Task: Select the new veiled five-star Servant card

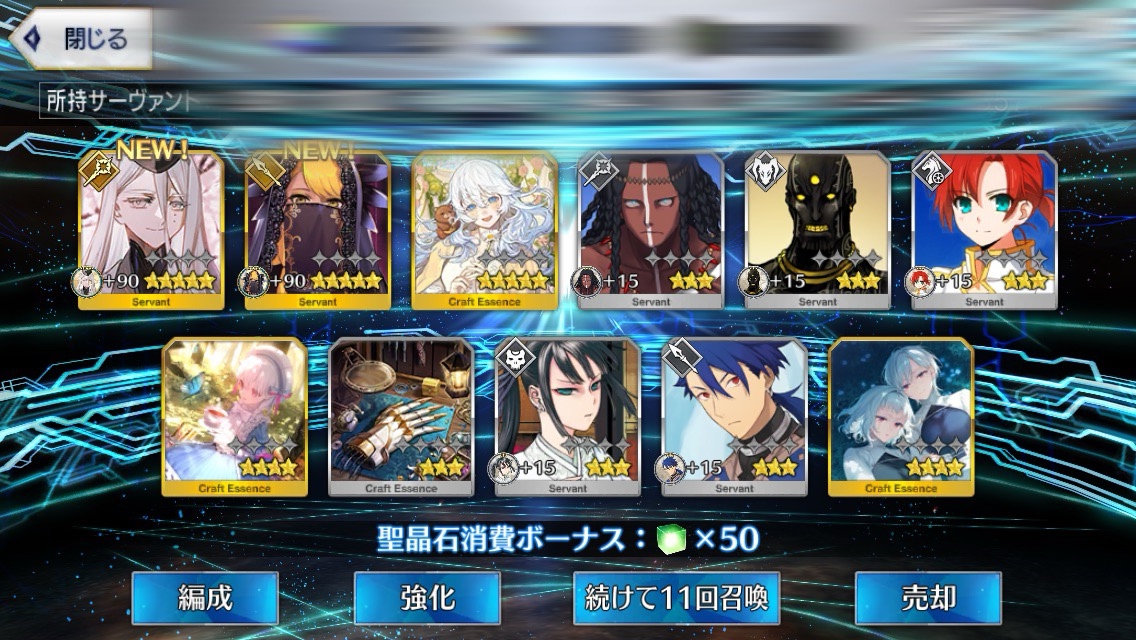Action: click(317, 230)
